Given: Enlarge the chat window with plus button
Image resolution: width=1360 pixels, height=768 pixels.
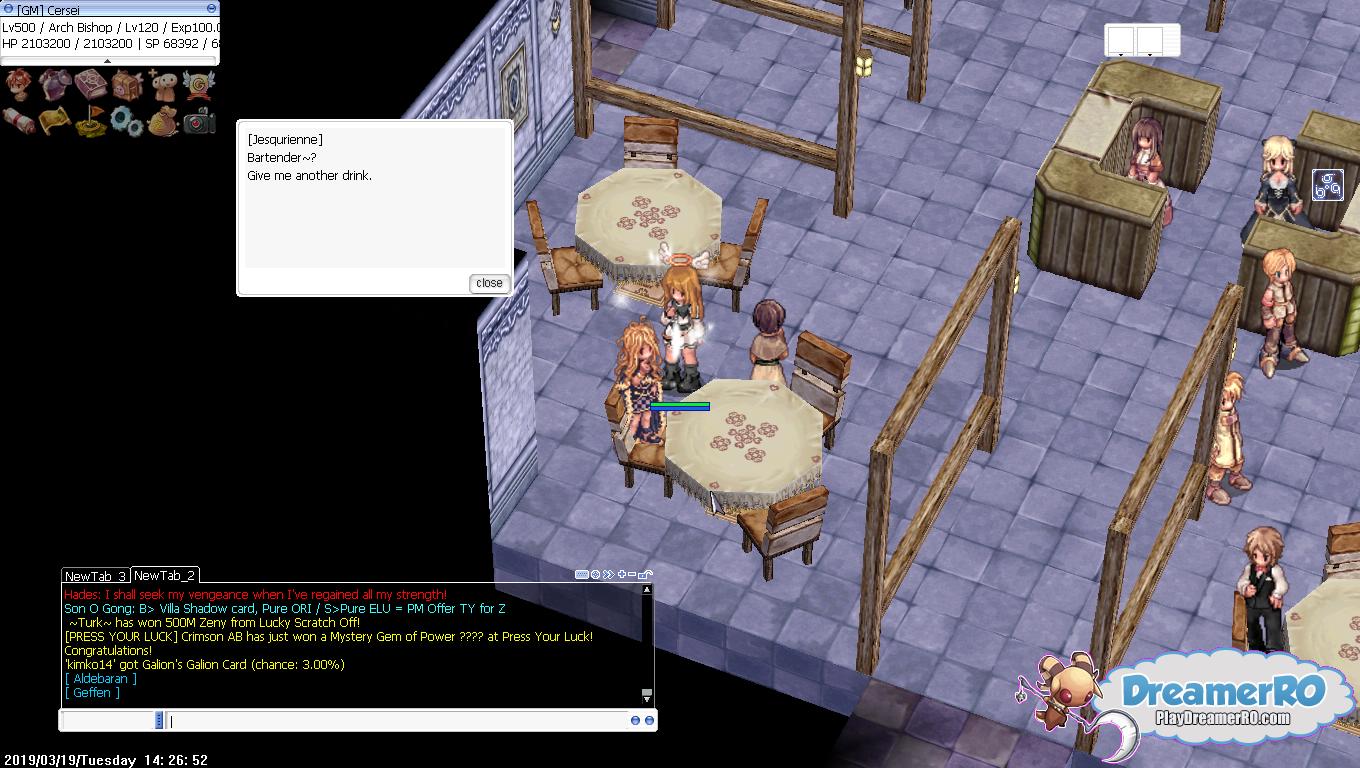Looking at the screenshot, I should [x=621, y=574].
